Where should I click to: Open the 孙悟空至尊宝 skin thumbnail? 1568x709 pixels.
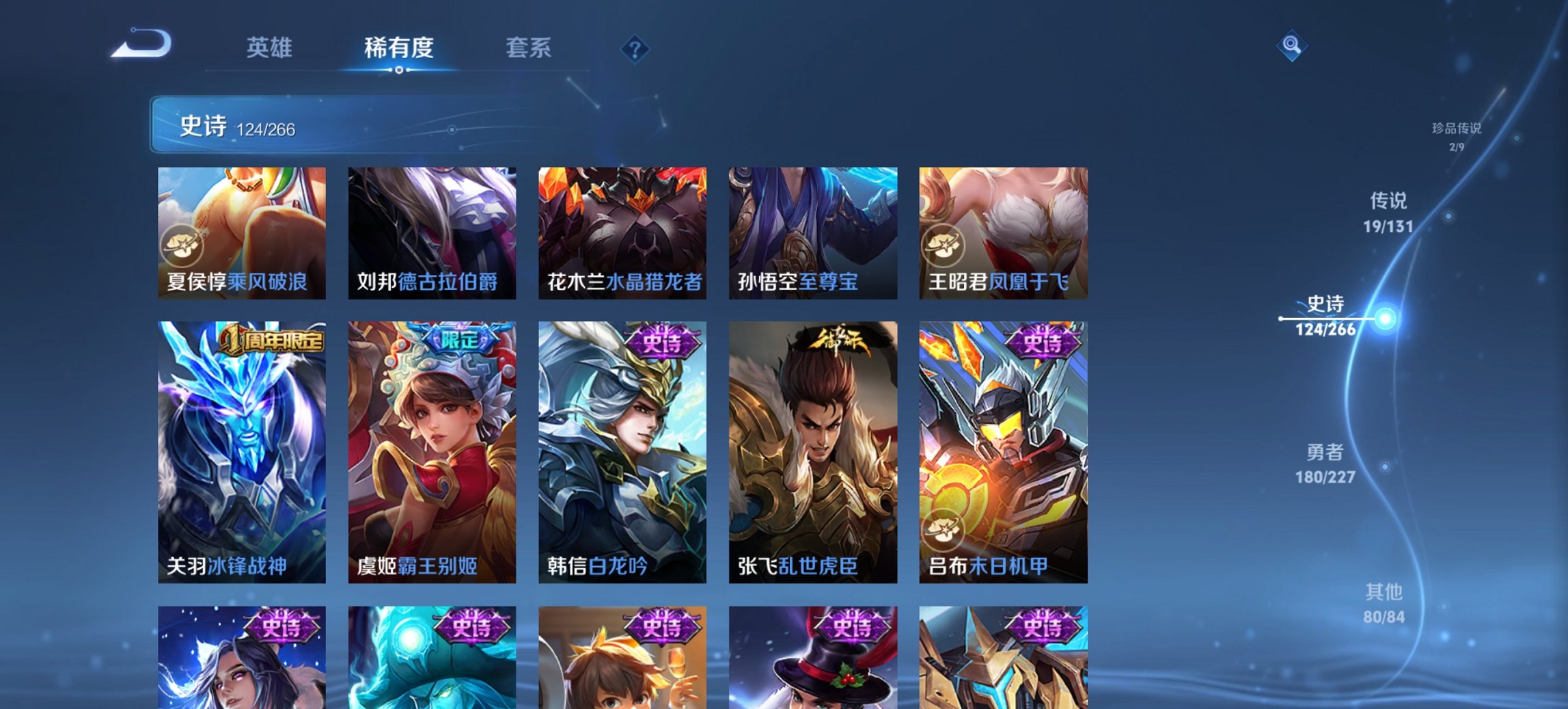(x=813, y=232)
